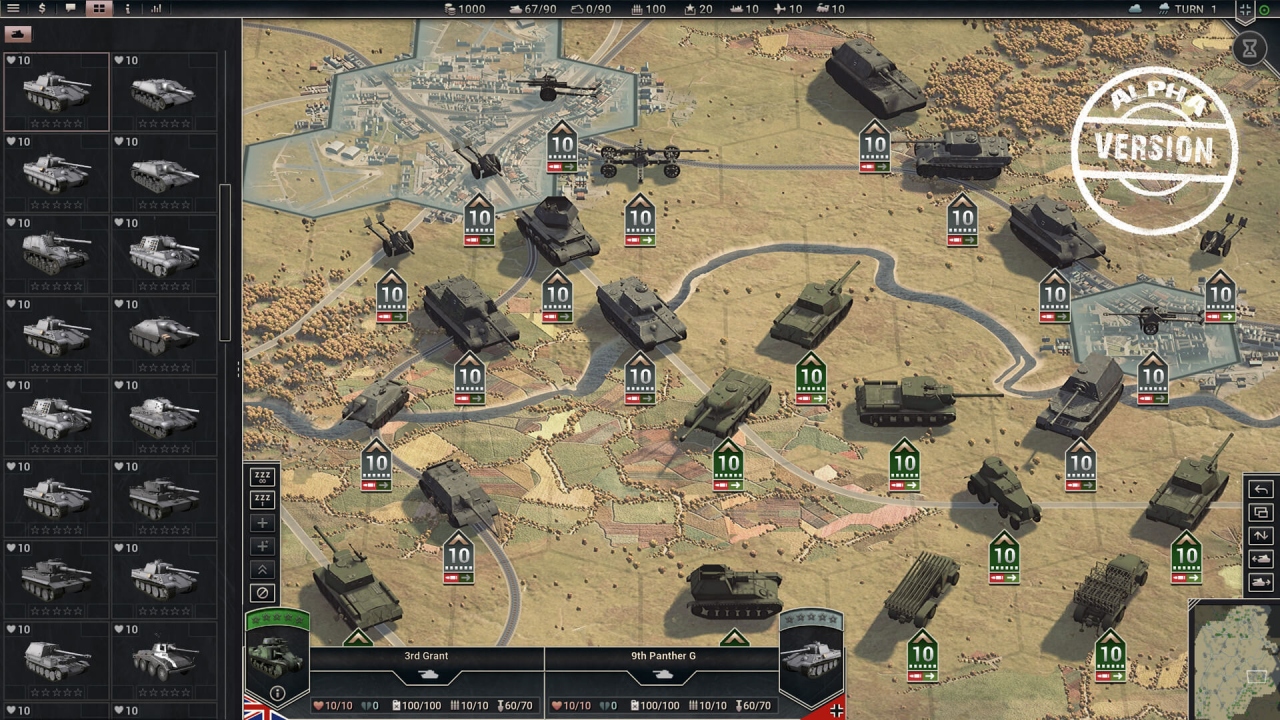The height and width of the screenshot is (720, 1280).
Task: Open info for the 3rd Grant unit
Action: tap(278, 693)
